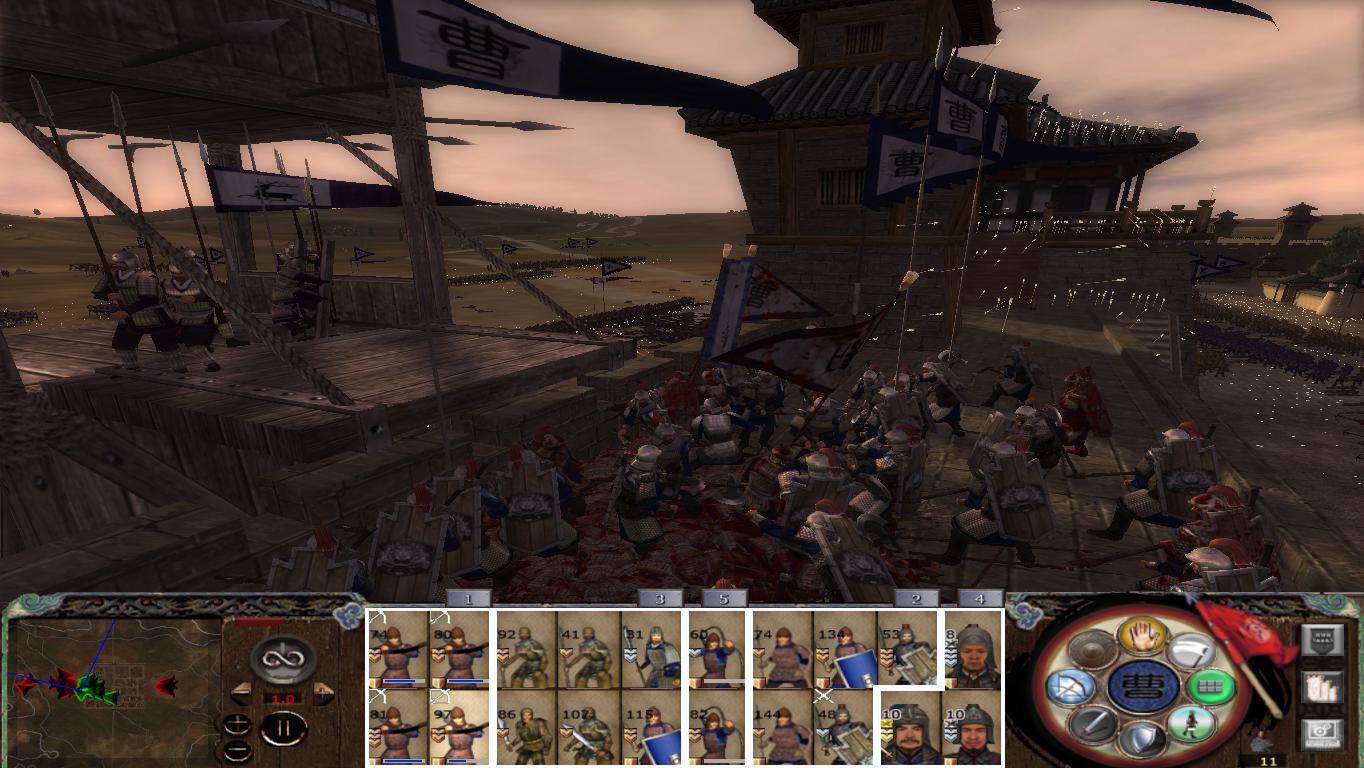Open the unit cards panel button on right
Screen dimensions: 1364x768
[1323, 639]
